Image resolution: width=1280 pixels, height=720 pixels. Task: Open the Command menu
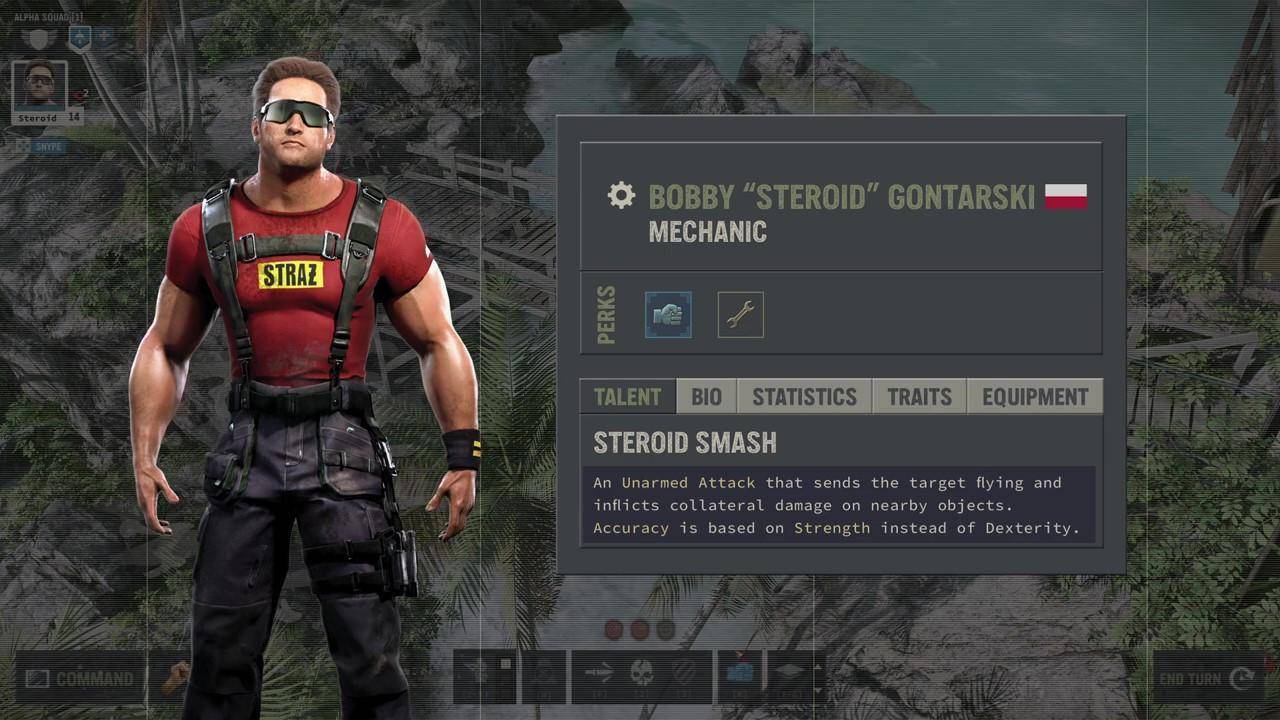click(80, 679)
